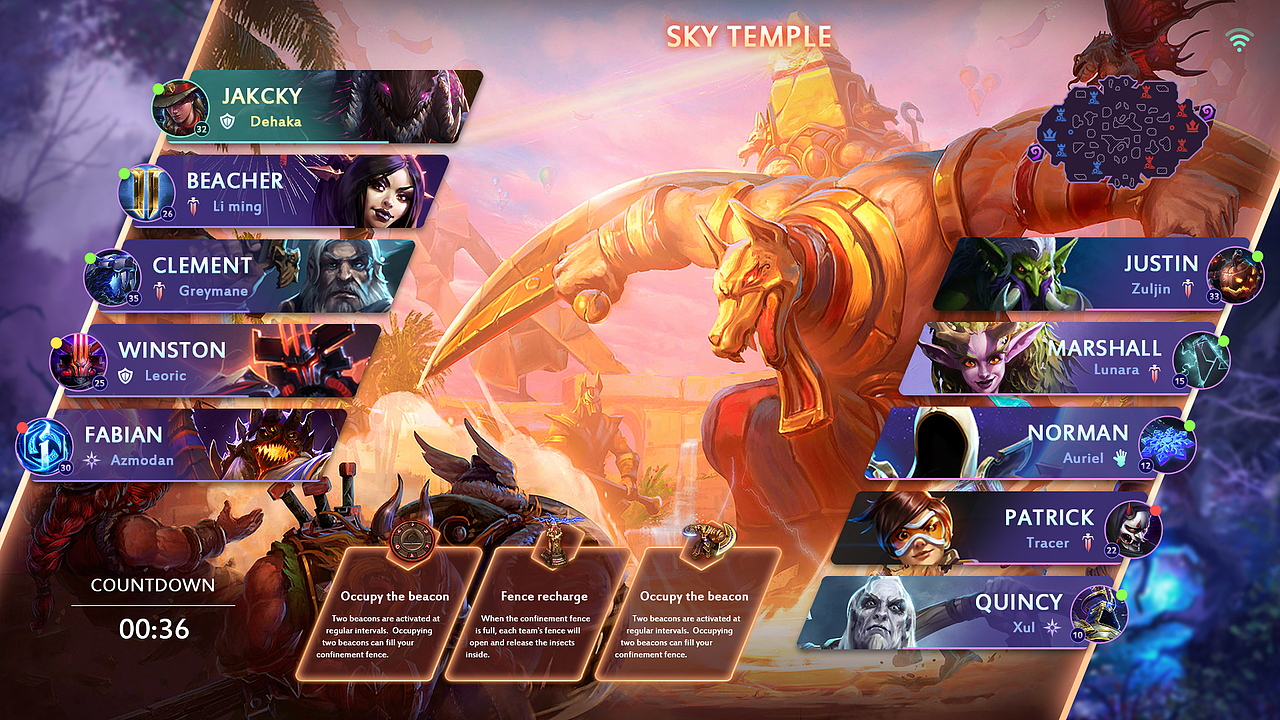The image size is (1280, 720).
Task: Open the SKY TEMPLE map title
Action: (748, 35)
